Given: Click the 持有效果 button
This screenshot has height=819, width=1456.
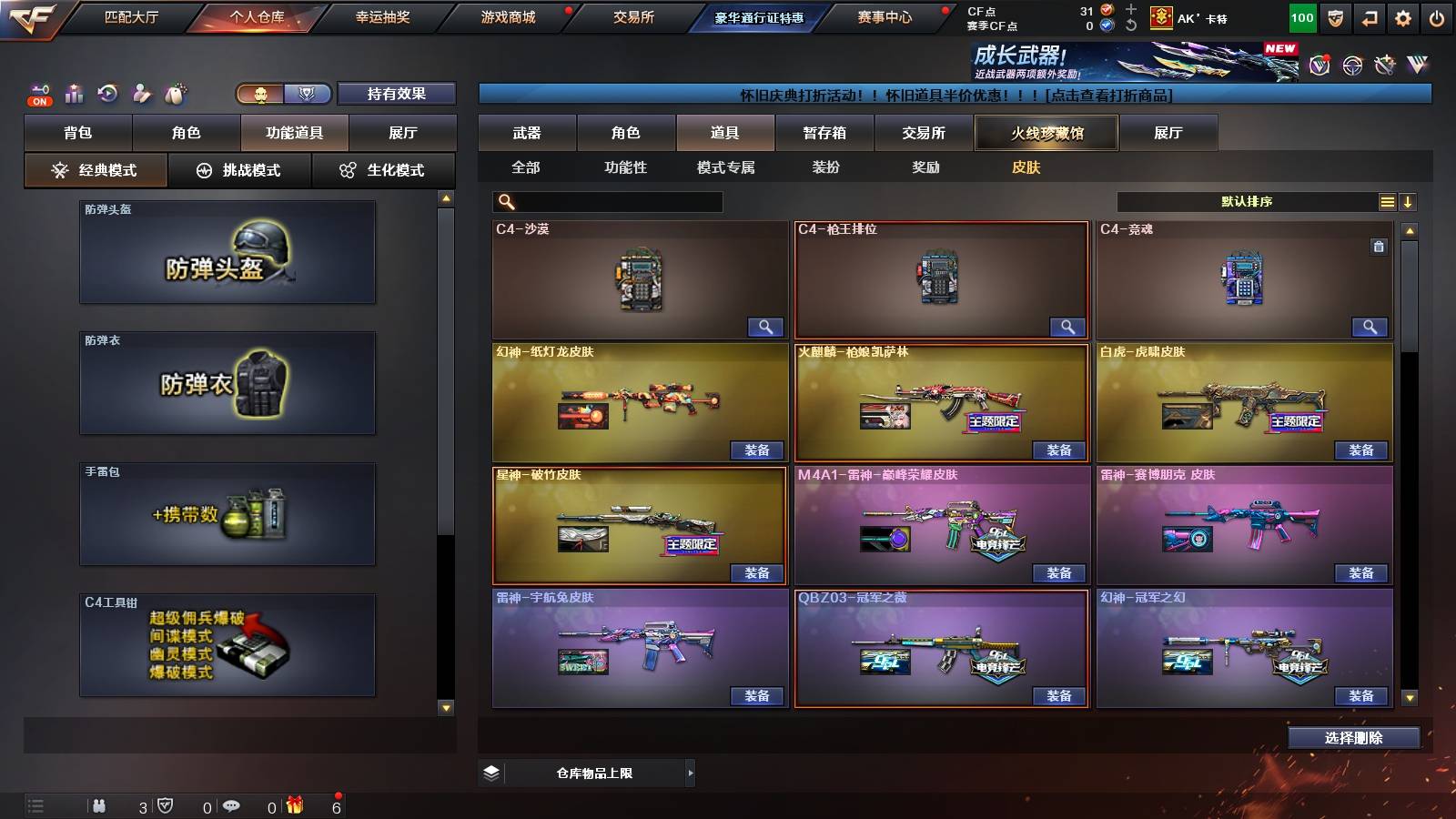Looking at the screenshot, I should (x=395, y=94).
